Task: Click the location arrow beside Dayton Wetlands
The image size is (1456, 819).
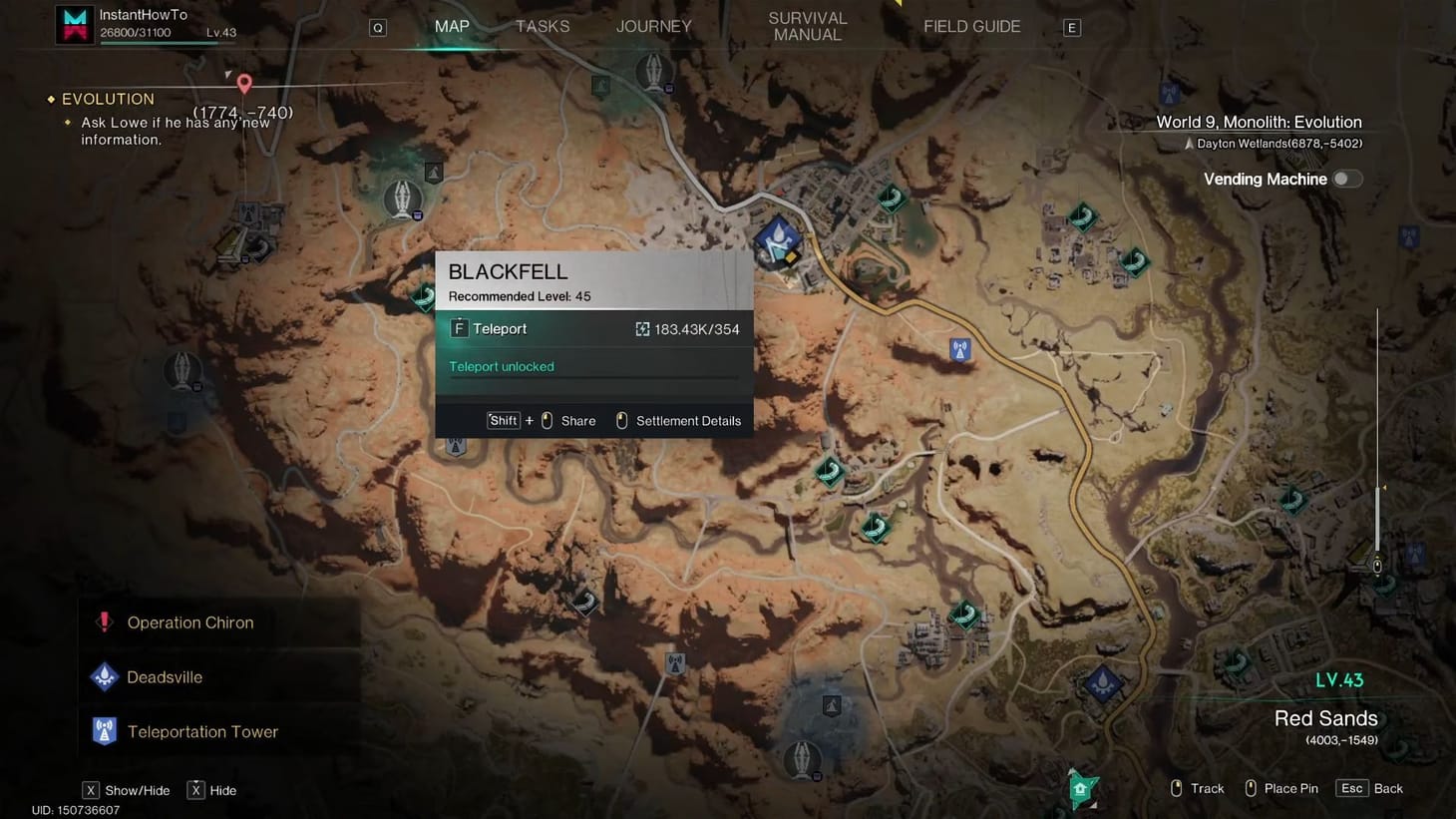Action: 1189,143
